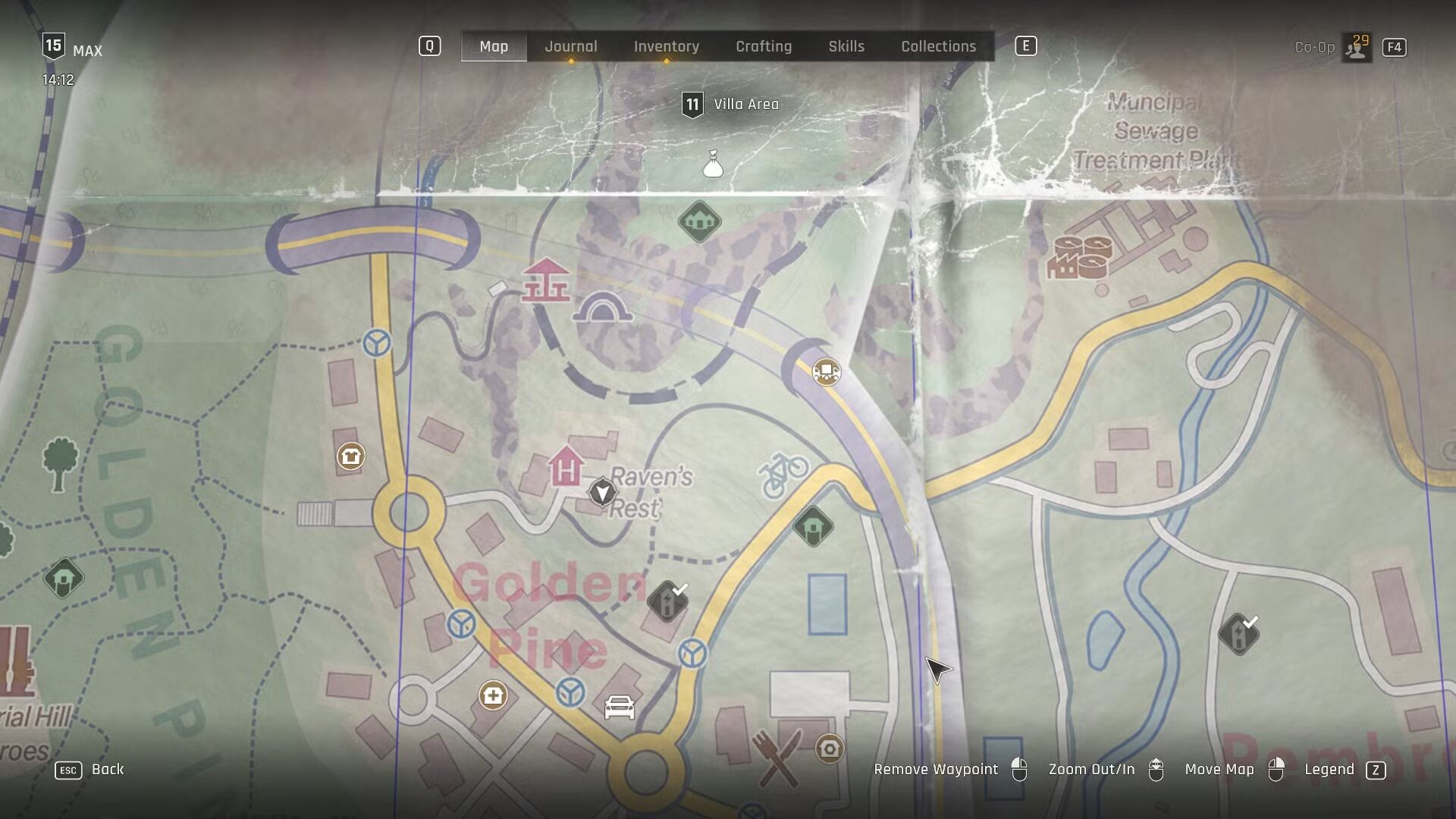Viewport: 1456px width, 819px height.
Task: Choose the medical cross map marker
Action: [x=493, y=695]
